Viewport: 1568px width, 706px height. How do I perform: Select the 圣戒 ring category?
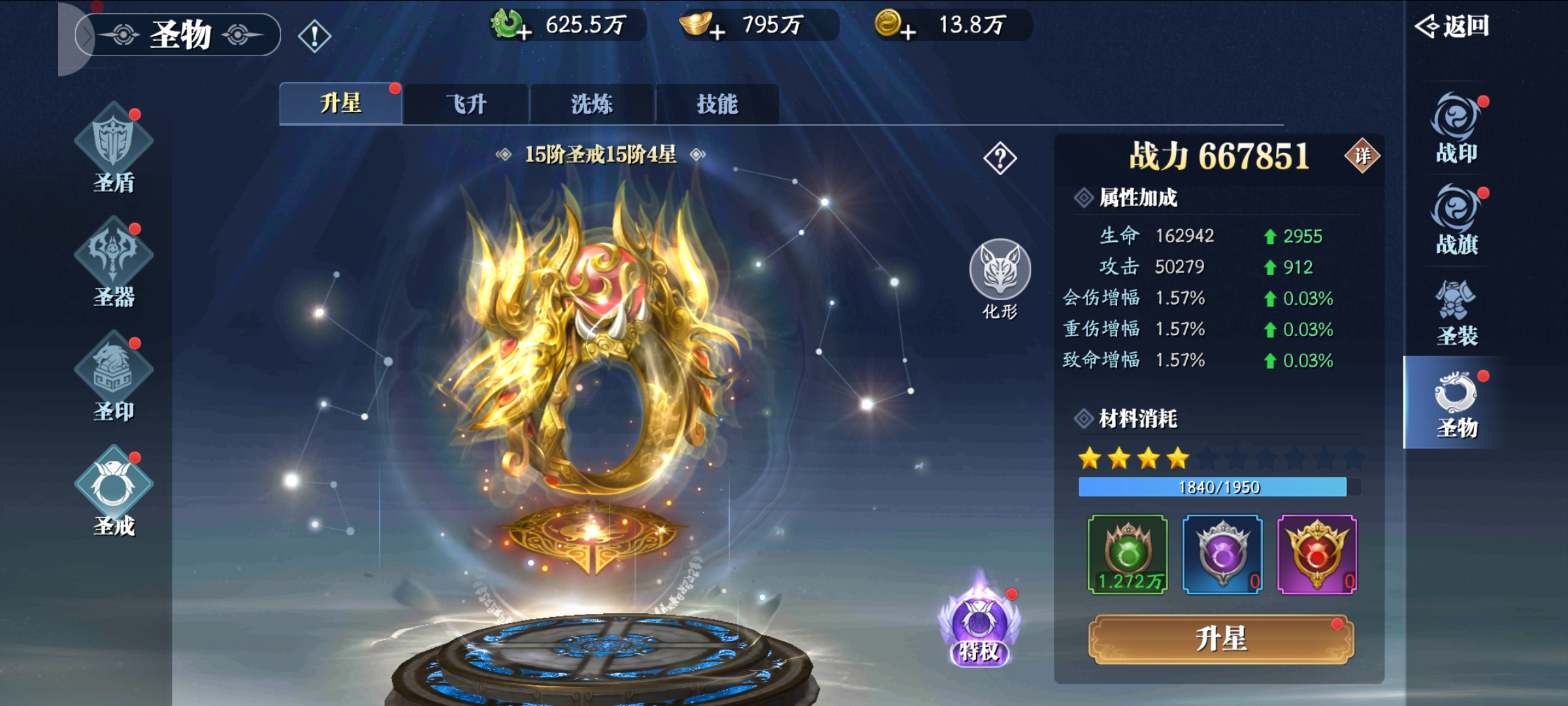click(114, 492)
